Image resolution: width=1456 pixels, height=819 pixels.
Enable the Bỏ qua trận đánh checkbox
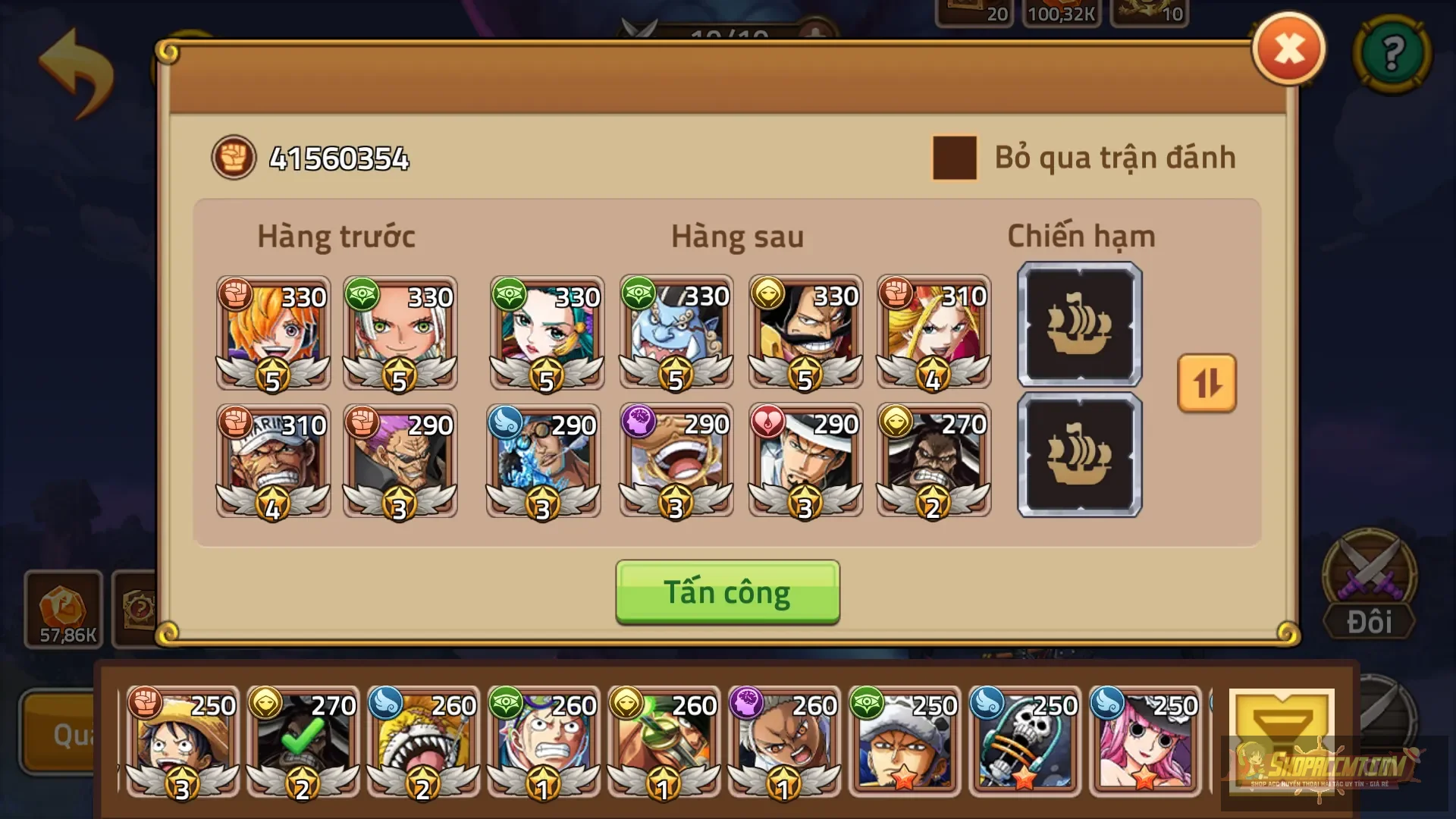(954, 159)
